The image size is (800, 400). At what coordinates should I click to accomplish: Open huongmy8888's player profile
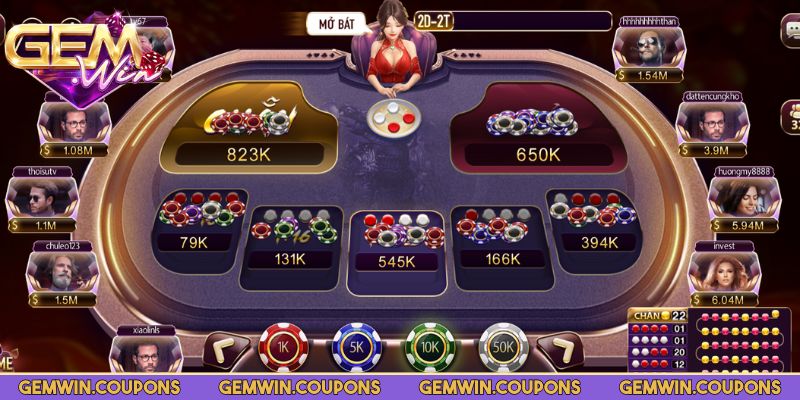click(x=741, y=196)
